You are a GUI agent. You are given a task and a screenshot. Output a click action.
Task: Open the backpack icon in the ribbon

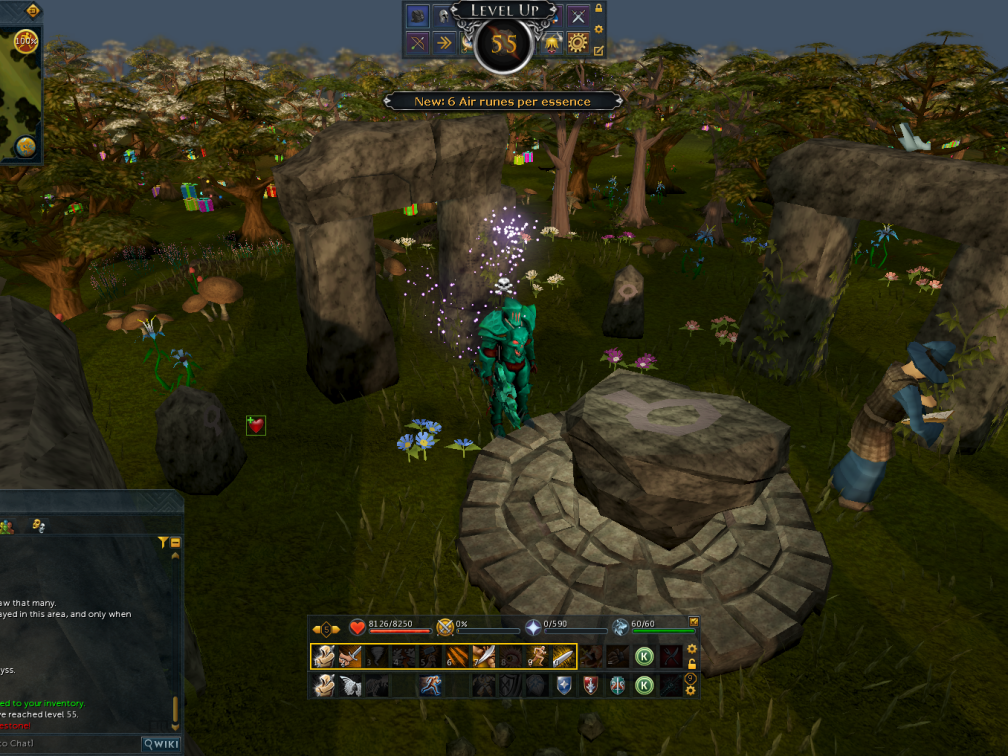coord(417,16)
